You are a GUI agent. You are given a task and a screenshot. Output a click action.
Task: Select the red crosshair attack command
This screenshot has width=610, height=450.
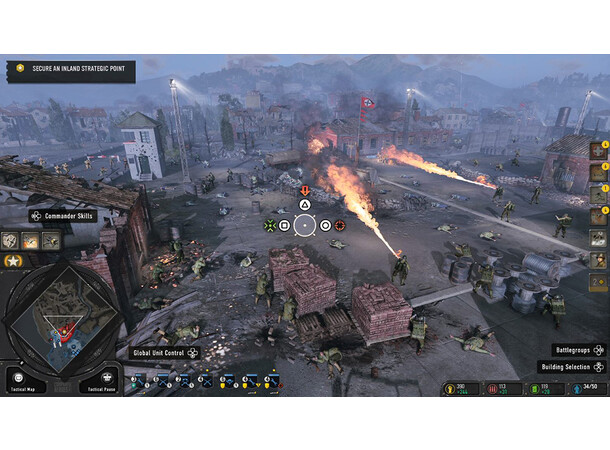tap(340, 225)
